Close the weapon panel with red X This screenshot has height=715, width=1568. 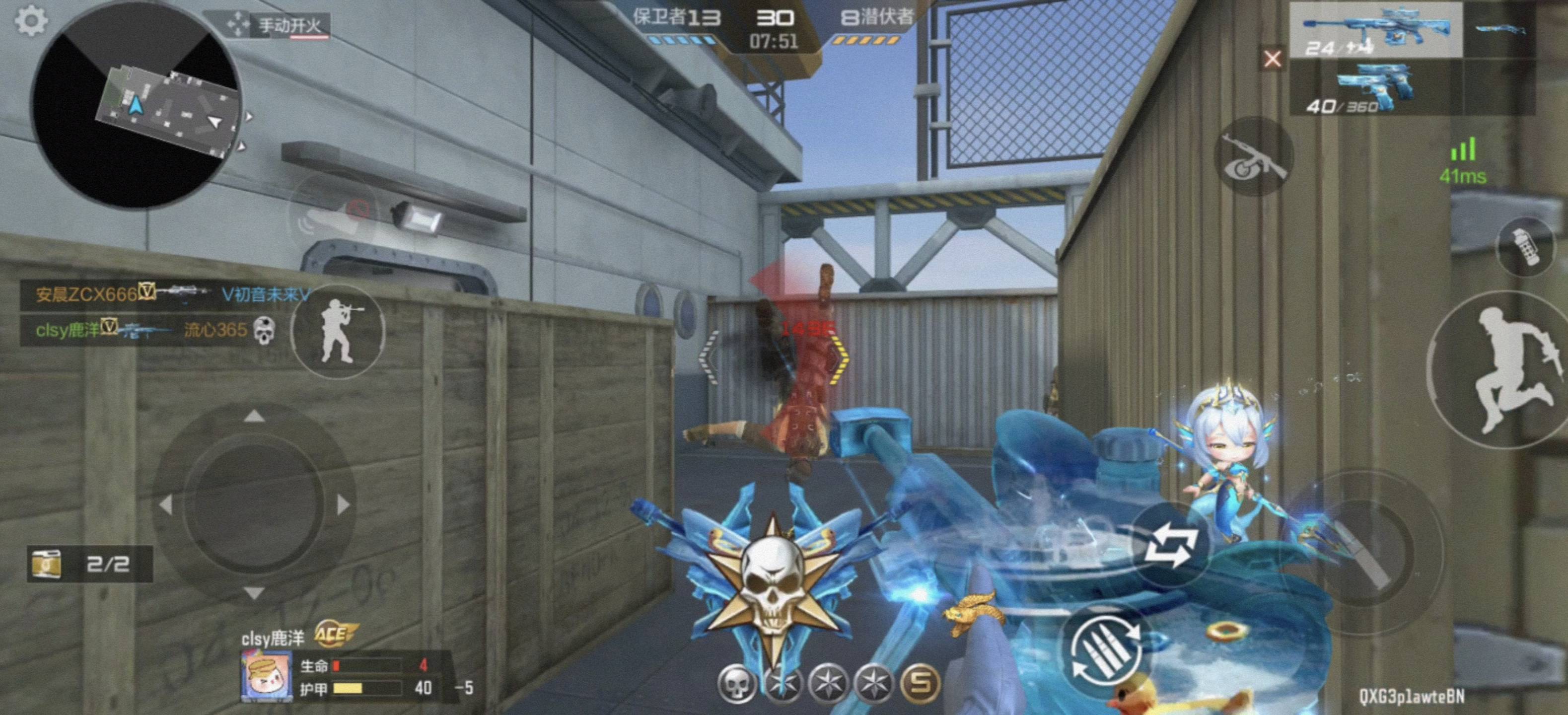(x=1272, y=59)
